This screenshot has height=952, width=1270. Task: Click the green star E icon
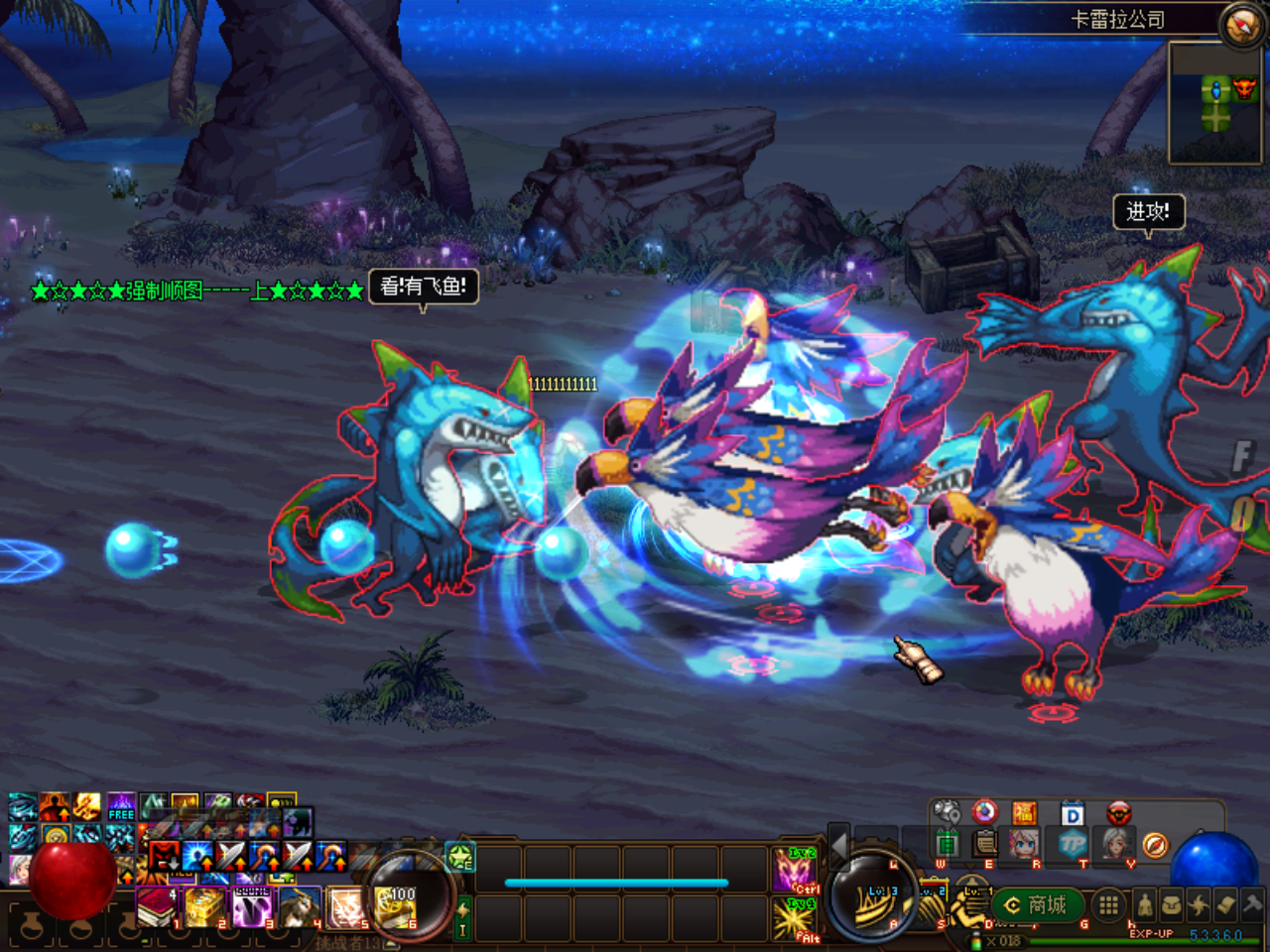click(x=461, y=857)
